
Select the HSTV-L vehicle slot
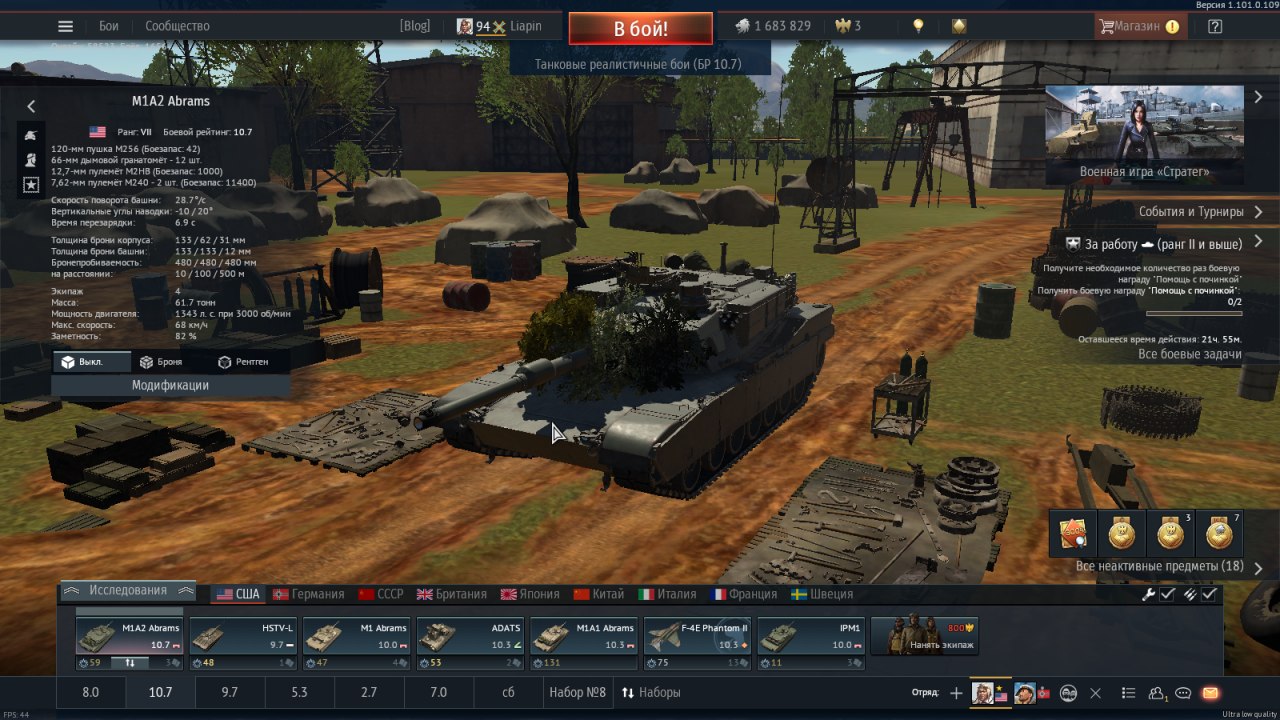pyautogui.click(x=243, y=636)
